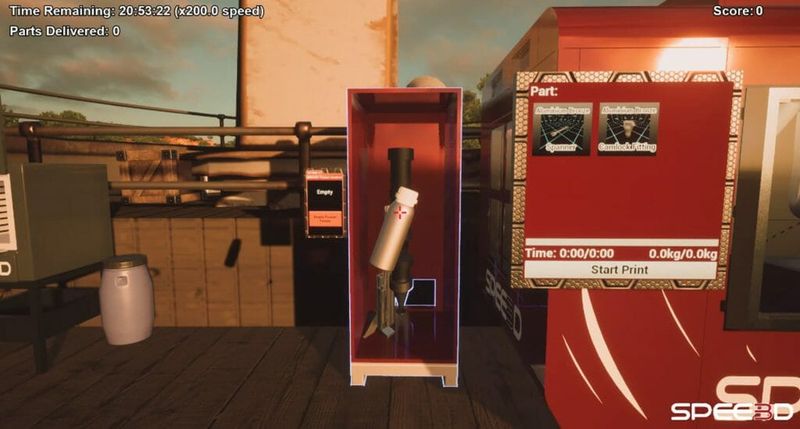Select the Spanner part tile

point(561,129)
